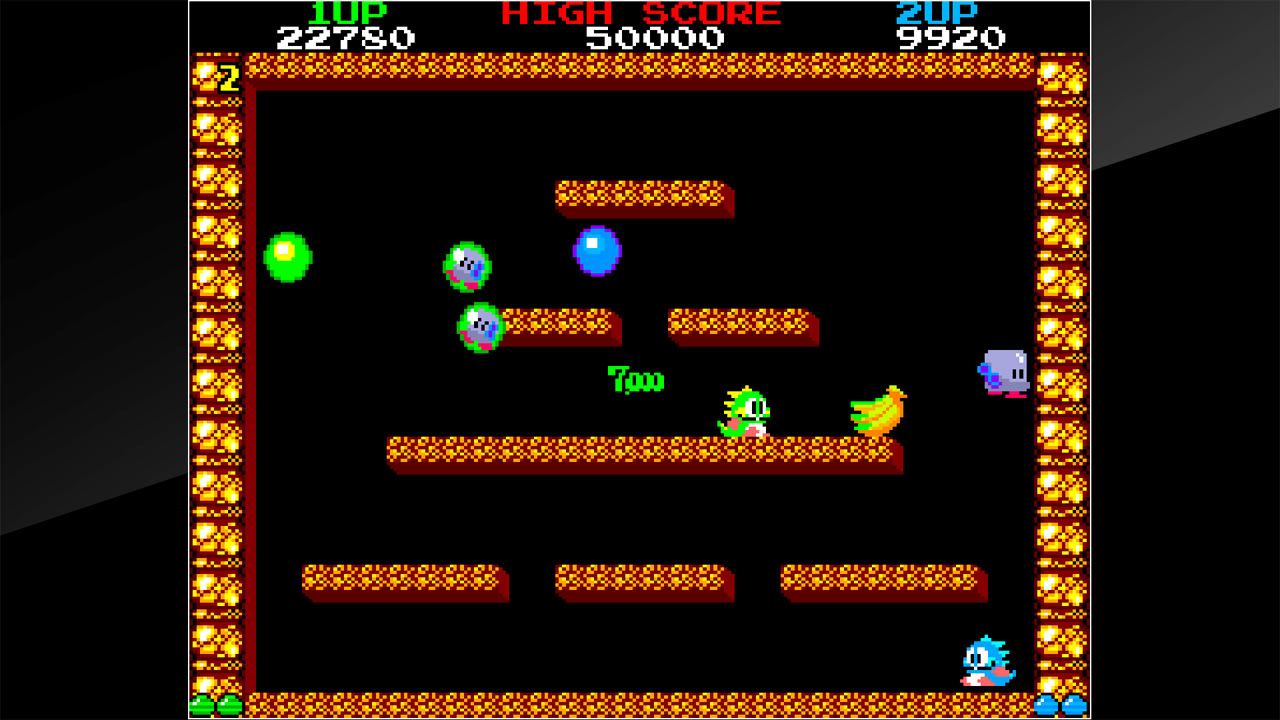
Task: Click the blue bubble under the top platform
Action: 596,253
